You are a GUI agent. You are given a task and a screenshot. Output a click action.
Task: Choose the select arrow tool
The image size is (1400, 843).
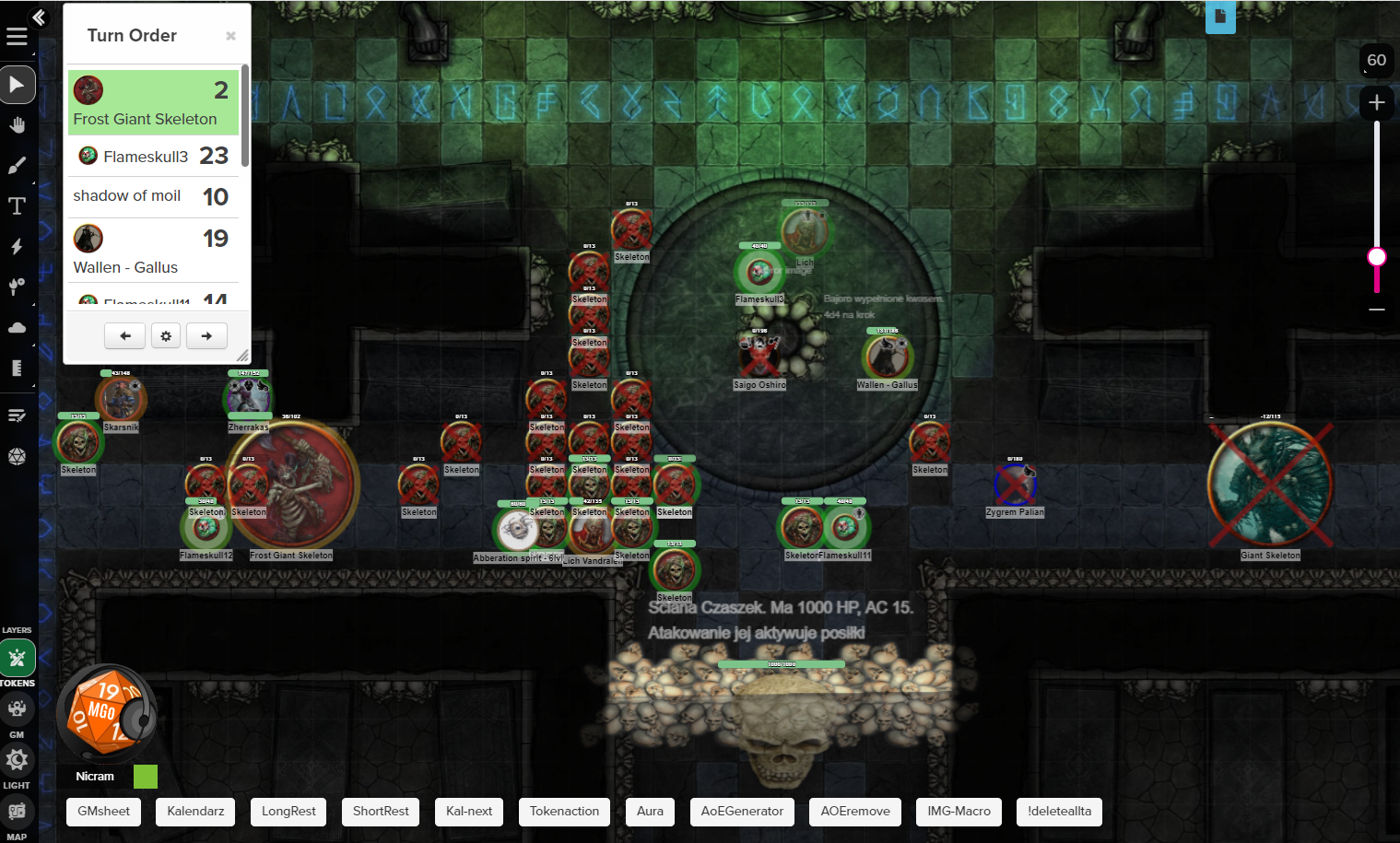point(18,85)
